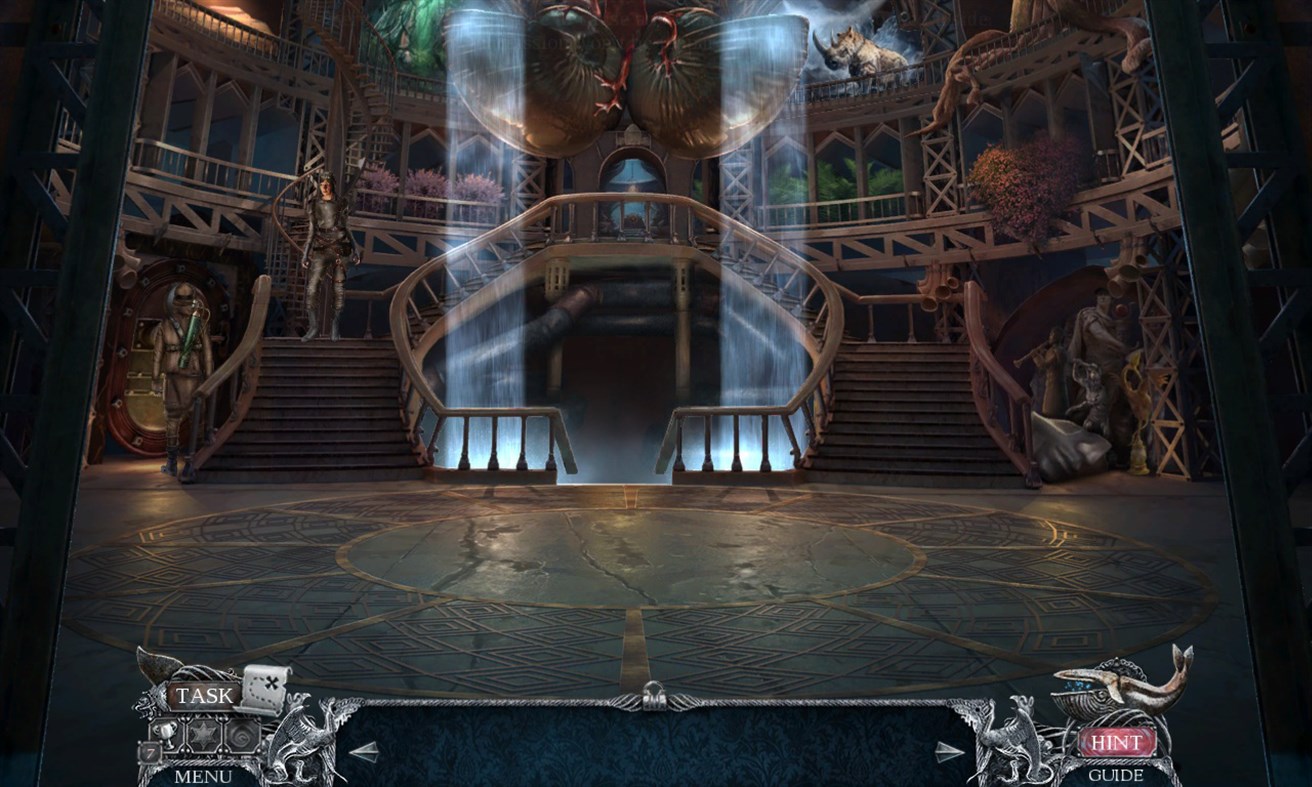Image resolution: width=1312 pixels, height=787 pixels.
Task: Select the TASK label
Action: [202, 695]
